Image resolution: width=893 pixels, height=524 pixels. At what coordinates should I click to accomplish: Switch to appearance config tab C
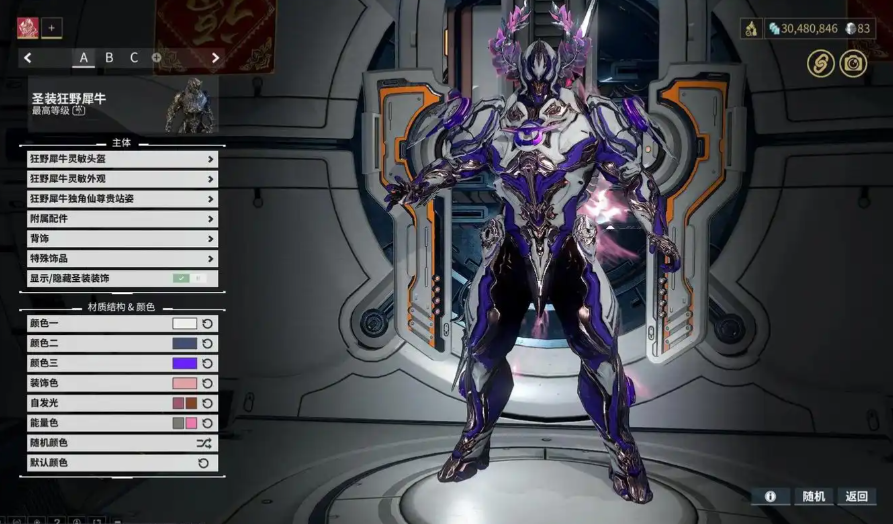pos(134,58)
